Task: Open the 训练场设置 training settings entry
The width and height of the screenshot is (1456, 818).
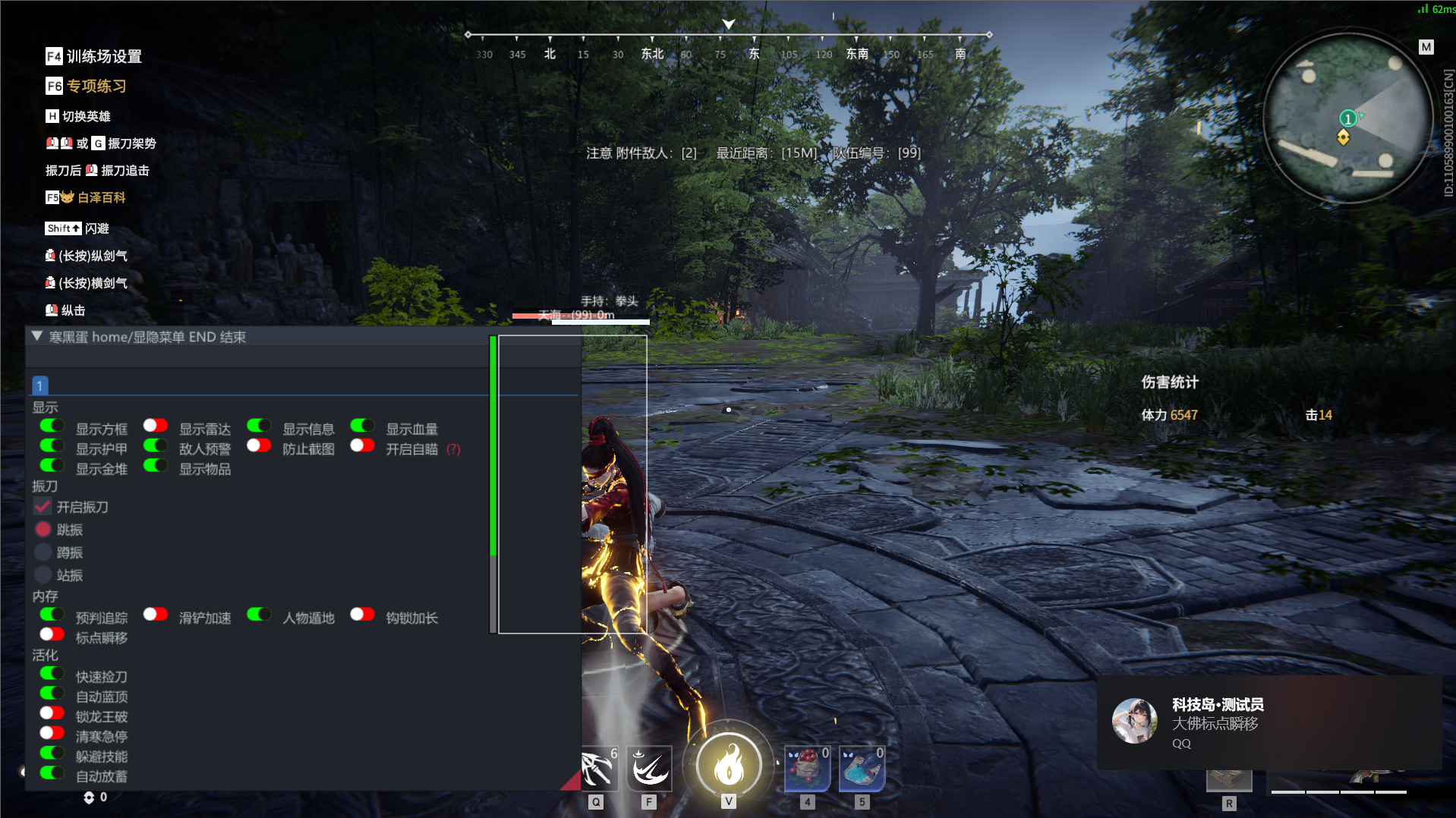Action: 94,56
